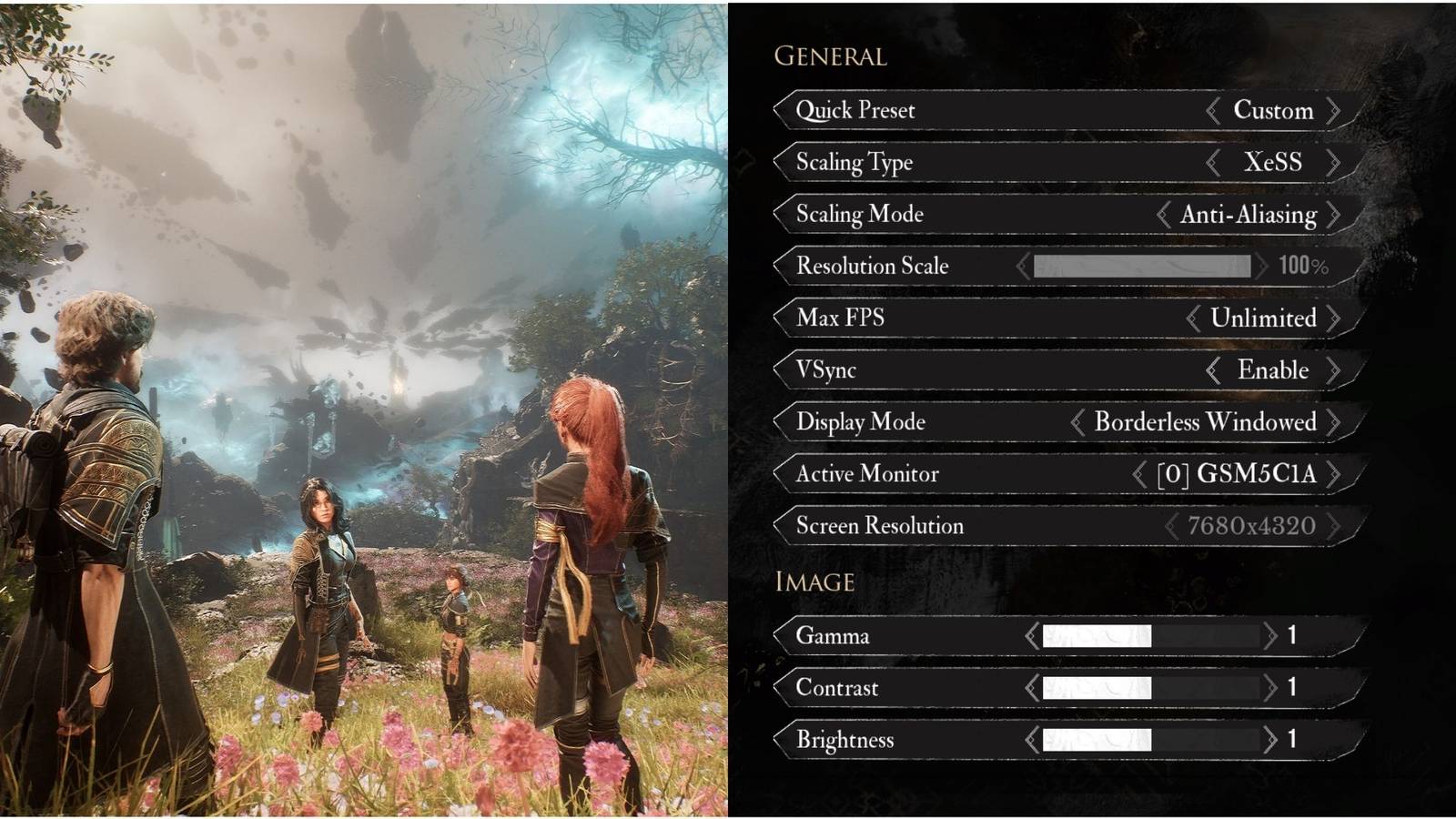
Task: Click left chevron beside Unlimited FPS
Action: point(1195,318)
